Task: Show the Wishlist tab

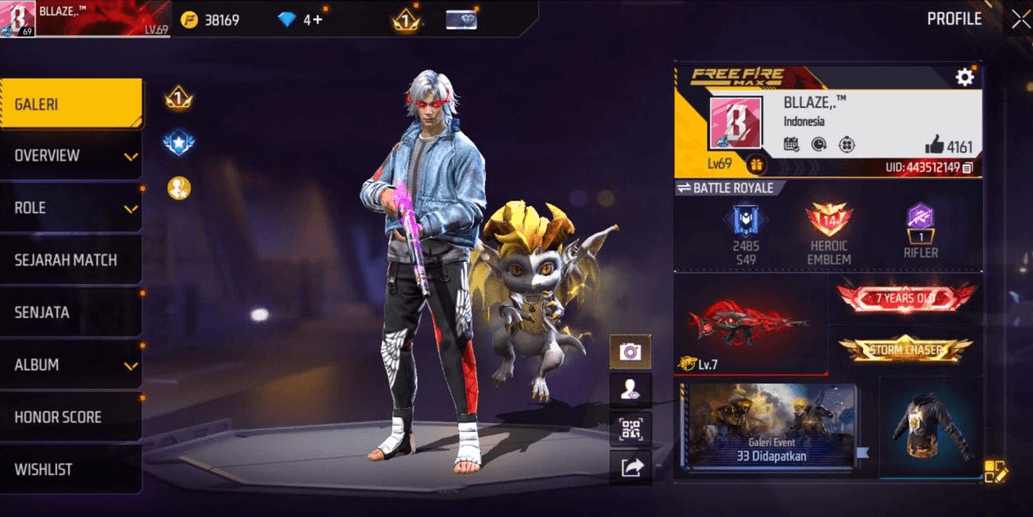Action: click(70, 469)
